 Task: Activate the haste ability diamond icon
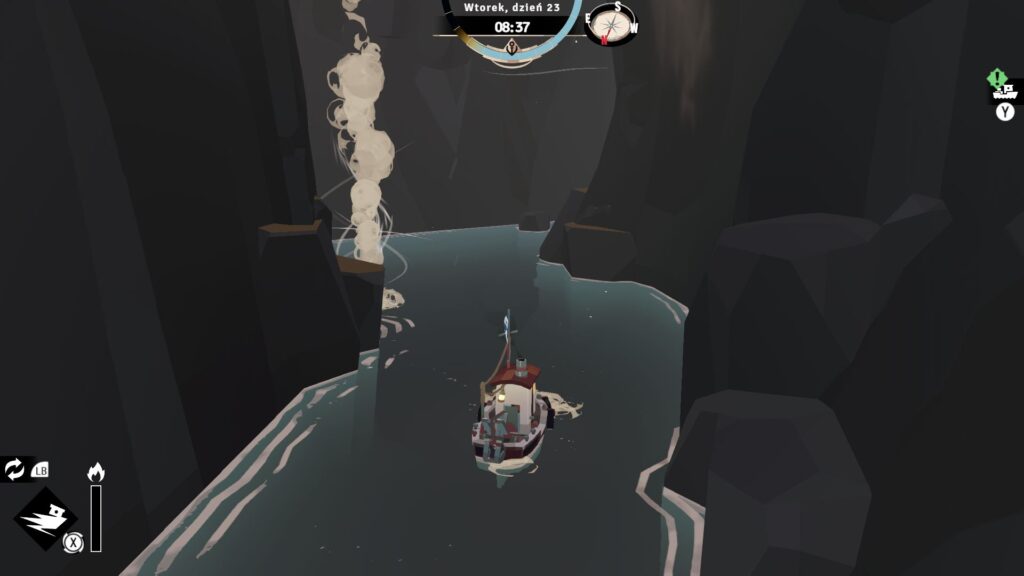tap(45, 520)
